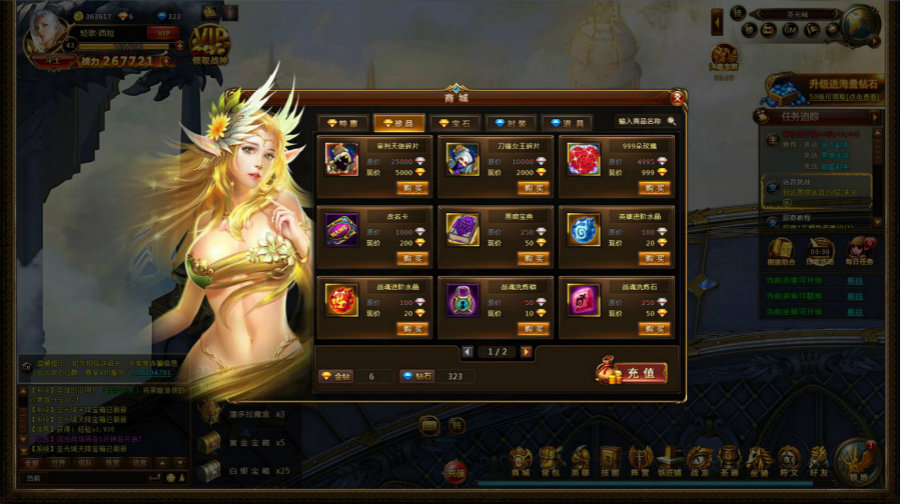900x504 pixels.
Task: Switch to the 特惠 shop tab
Action: (343, 122)
